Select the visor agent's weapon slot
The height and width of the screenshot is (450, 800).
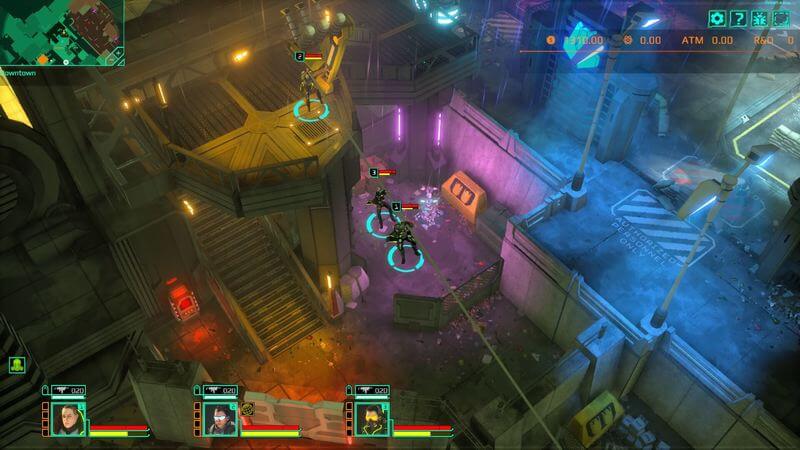tap(219, 390)
